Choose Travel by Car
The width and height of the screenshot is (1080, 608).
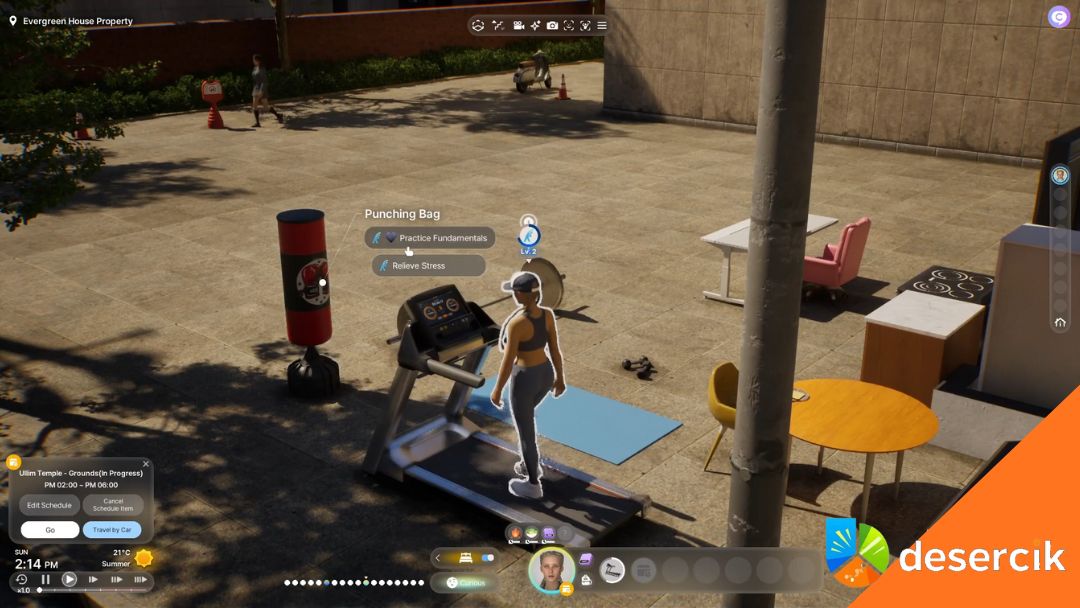[x=112, y=530]
